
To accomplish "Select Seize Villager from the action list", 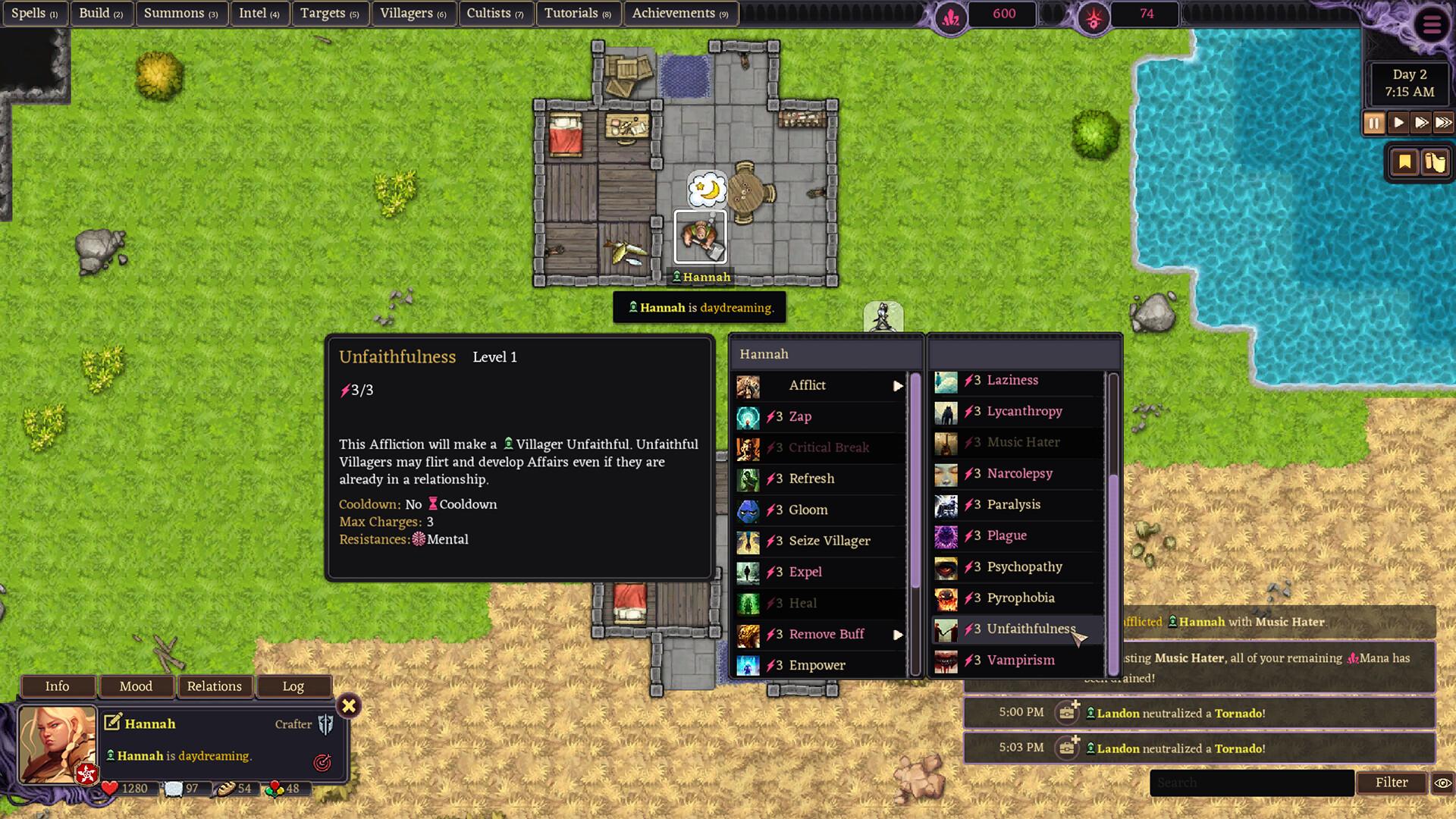I will (829, 541).
